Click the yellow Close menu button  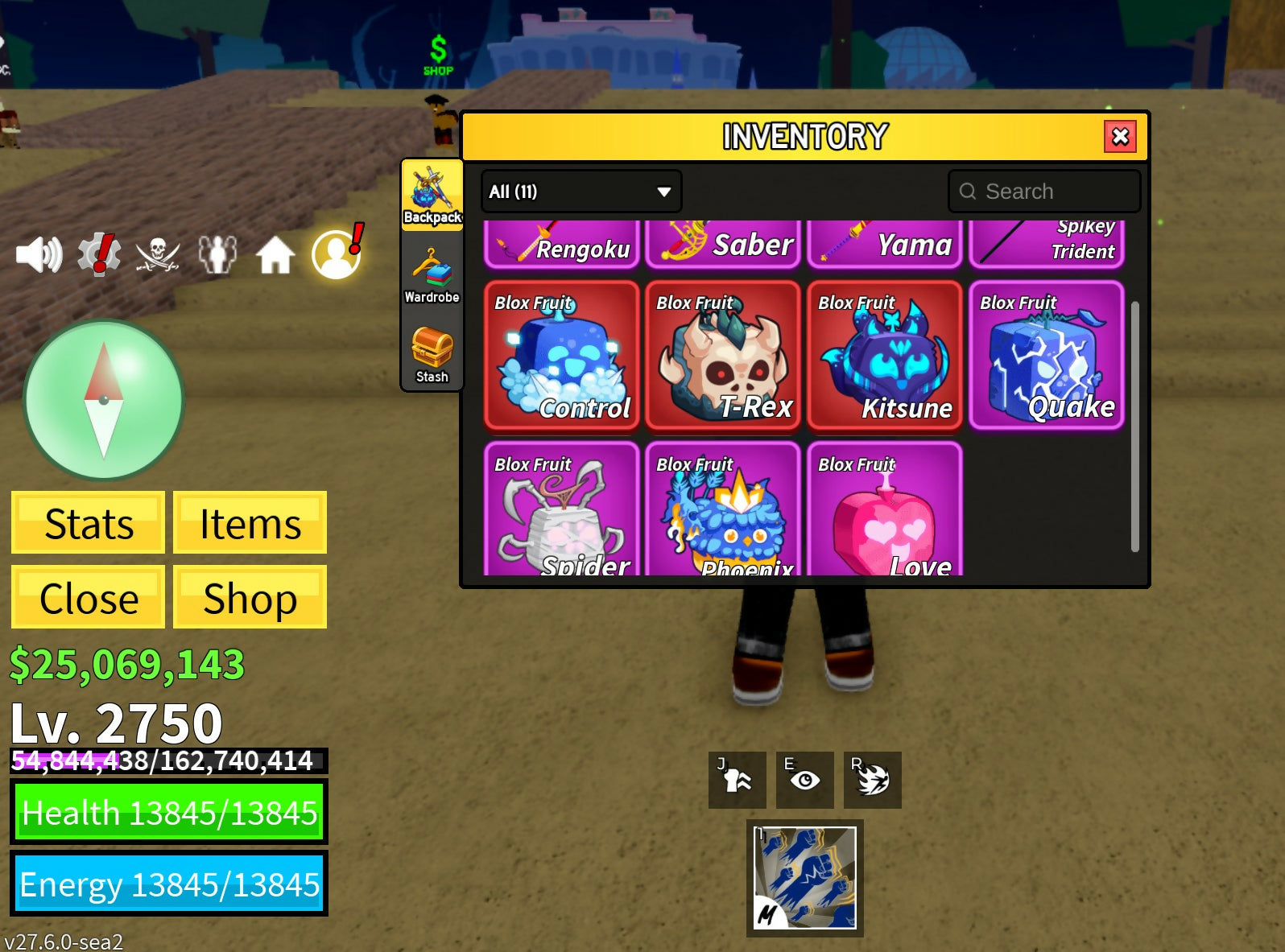[x=89, y=597]
